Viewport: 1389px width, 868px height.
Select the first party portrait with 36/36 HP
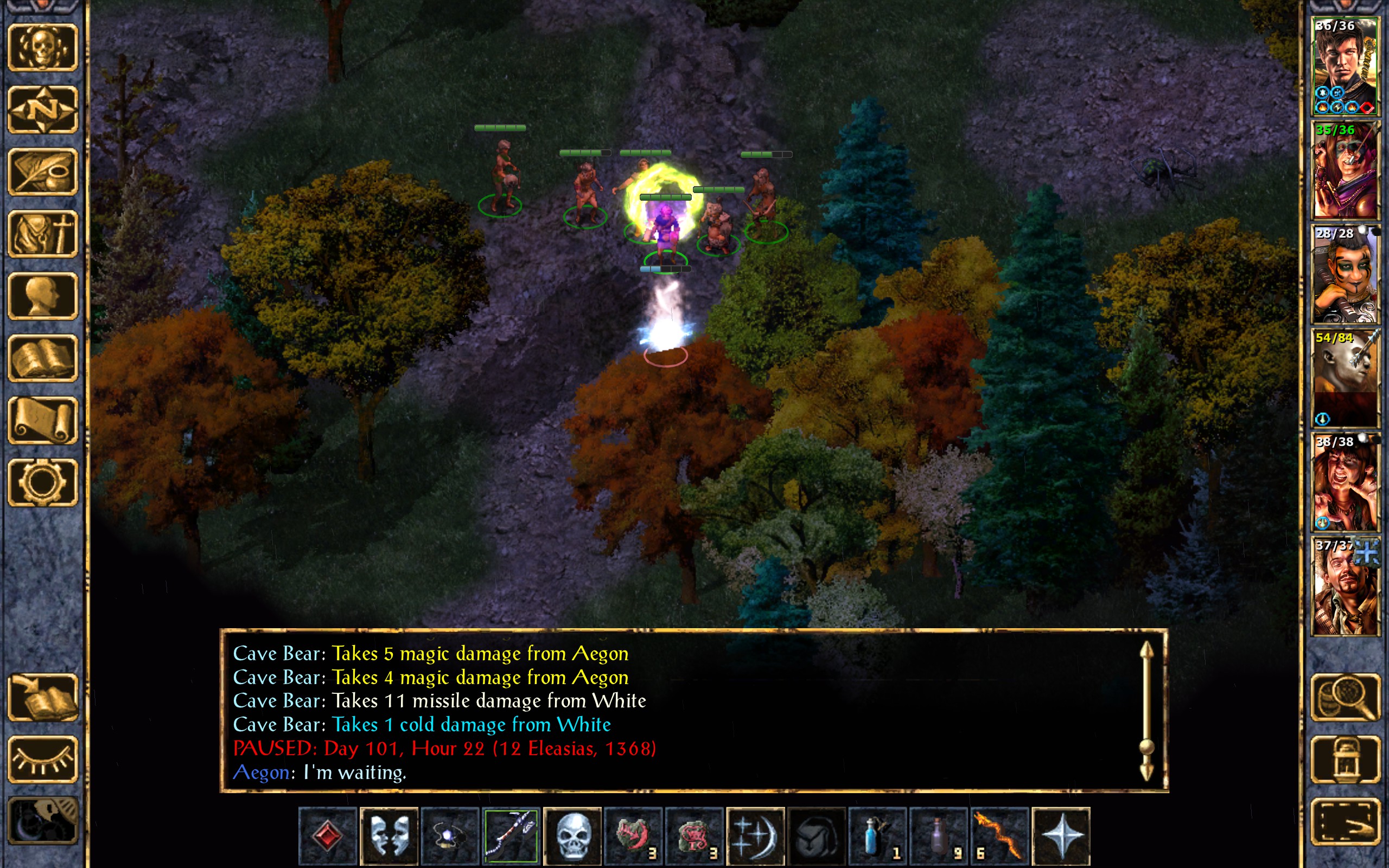1345,67
